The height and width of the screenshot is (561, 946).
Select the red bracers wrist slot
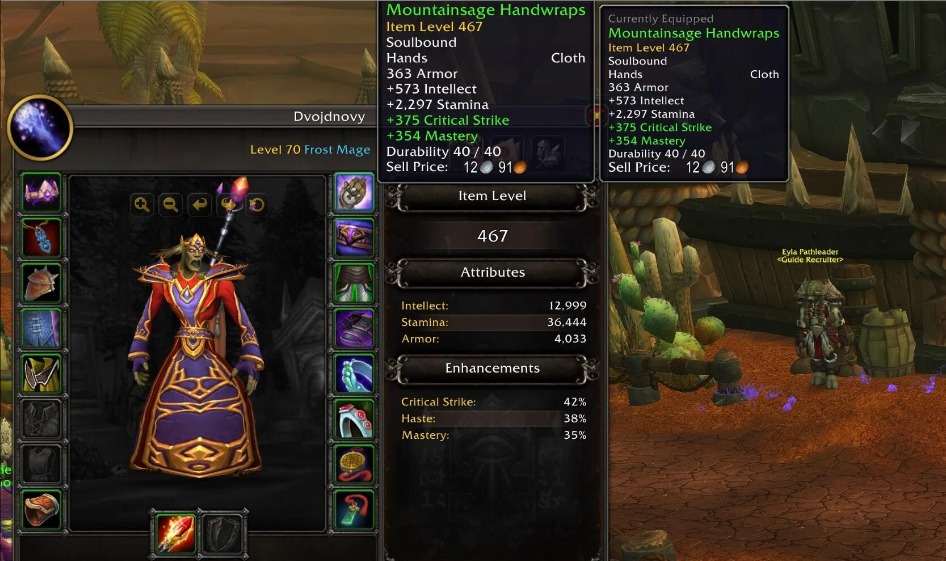41,510
